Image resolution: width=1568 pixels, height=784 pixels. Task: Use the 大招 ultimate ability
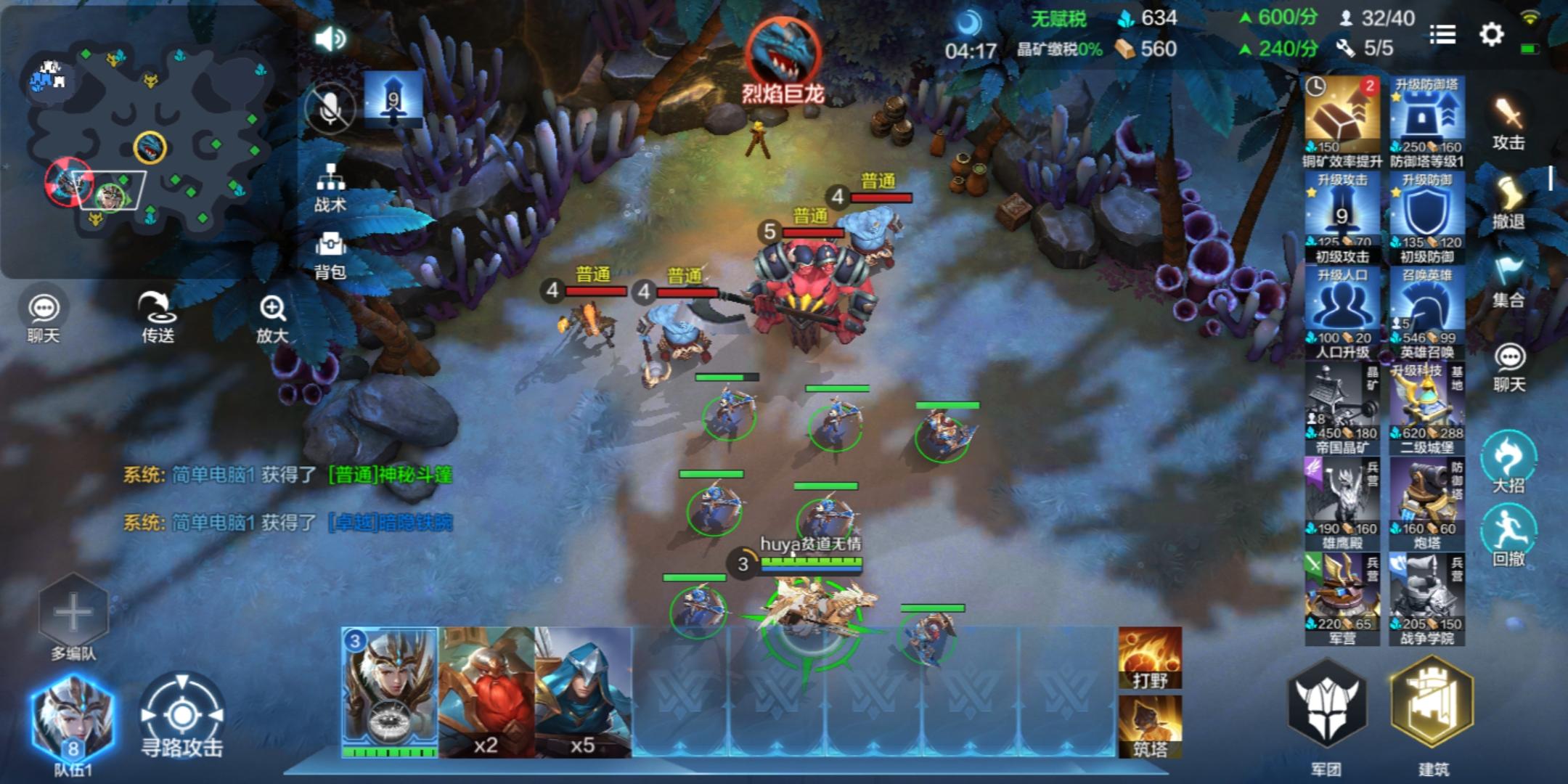(1508, 463)
